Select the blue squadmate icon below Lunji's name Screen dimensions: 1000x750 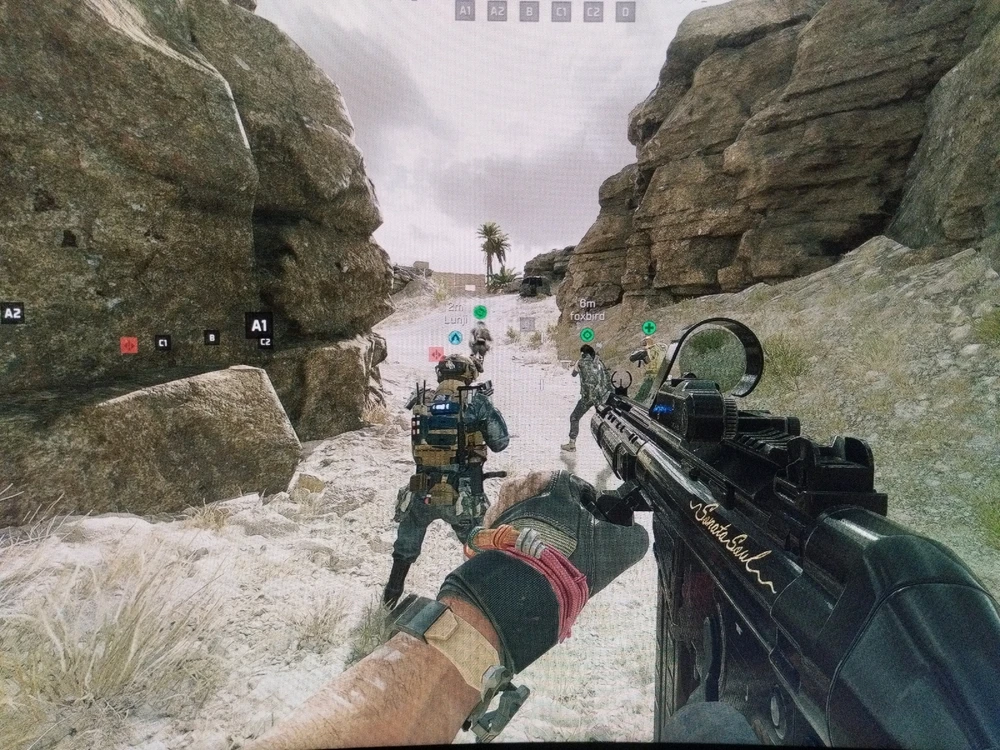coord(455,337)
